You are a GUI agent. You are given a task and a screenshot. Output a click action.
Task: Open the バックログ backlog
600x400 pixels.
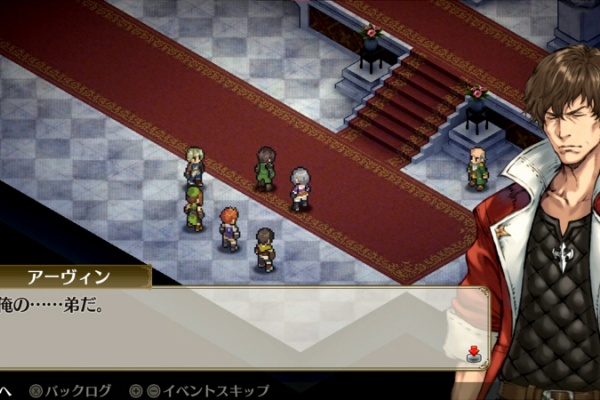(70, 389)
